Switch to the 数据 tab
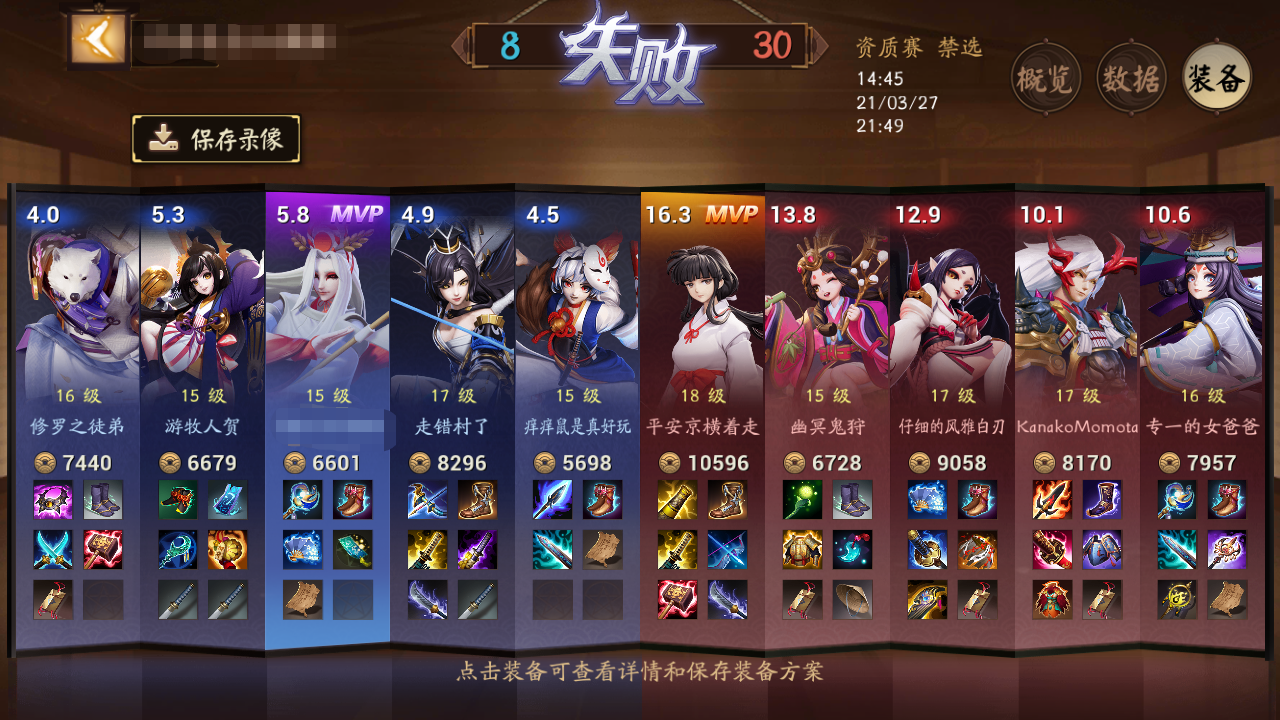 [1129, 76]
